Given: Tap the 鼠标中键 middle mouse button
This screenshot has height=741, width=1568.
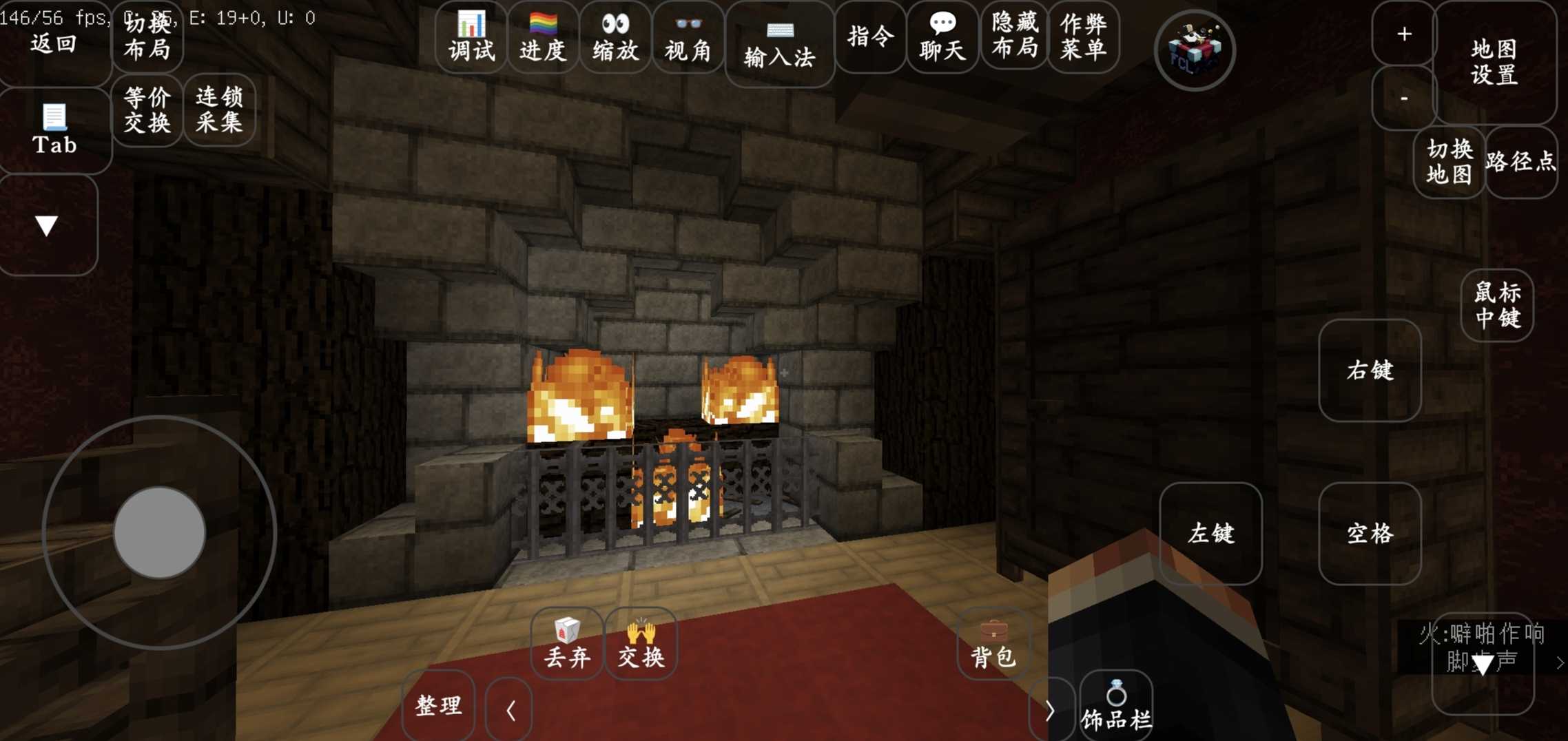Looking at the screenshot, I should [1497, 305].
